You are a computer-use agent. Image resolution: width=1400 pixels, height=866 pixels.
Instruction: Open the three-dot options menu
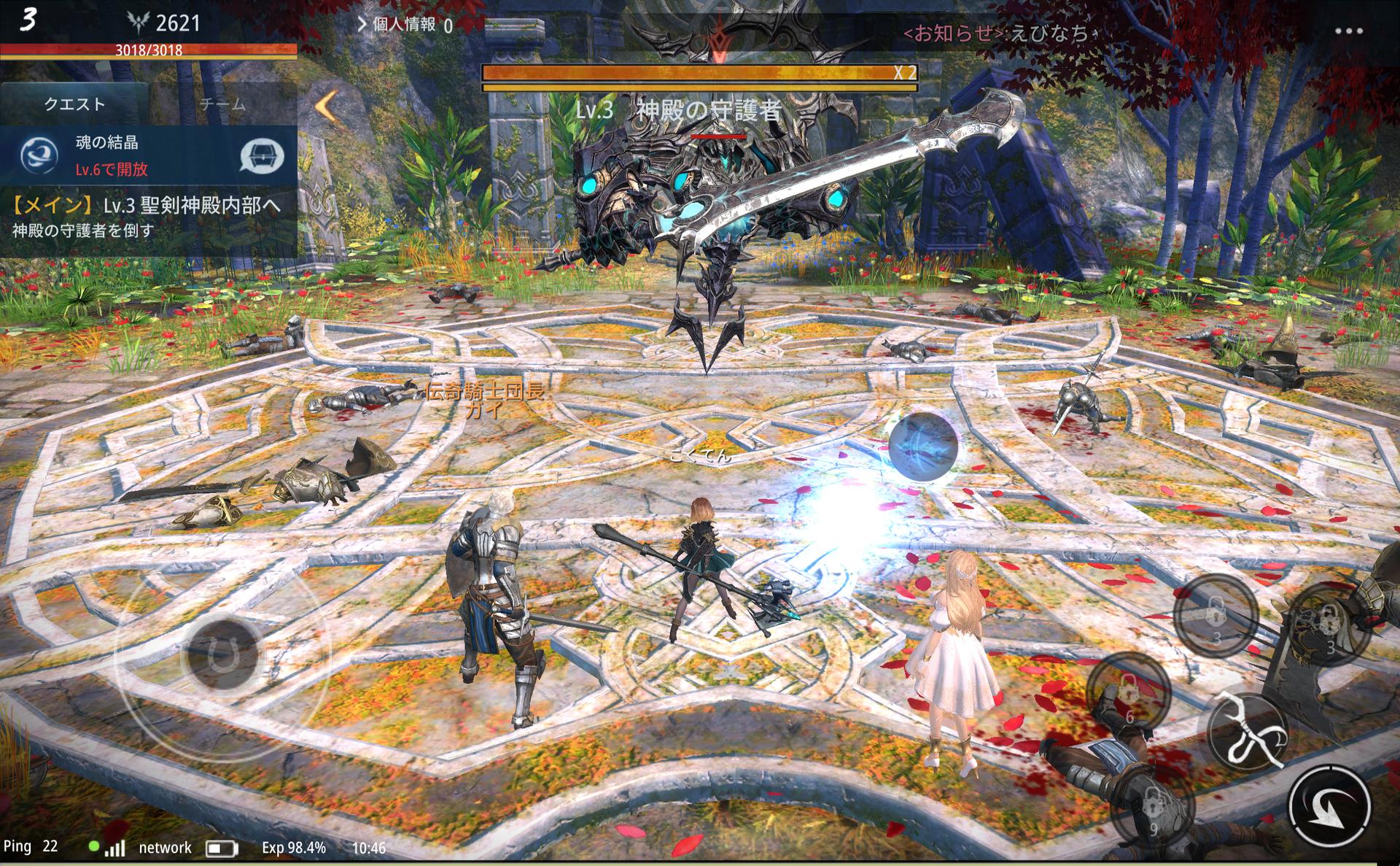tap(1348, 31)
